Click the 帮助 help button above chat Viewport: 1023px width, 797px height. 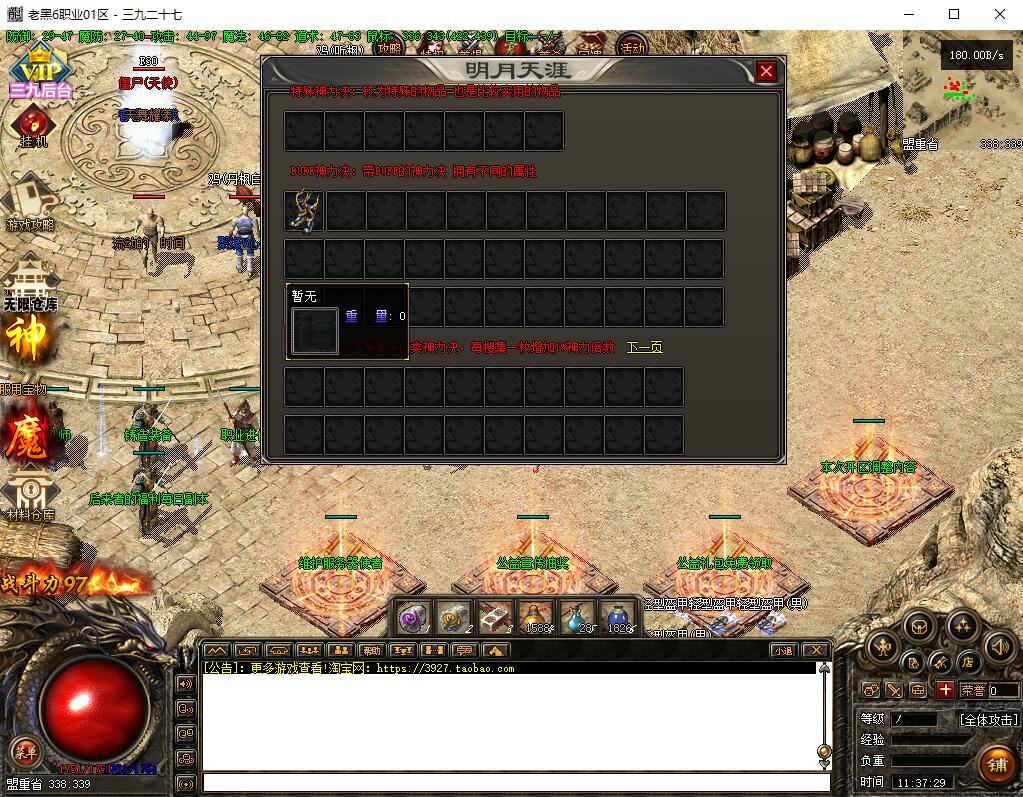[372, 651]
